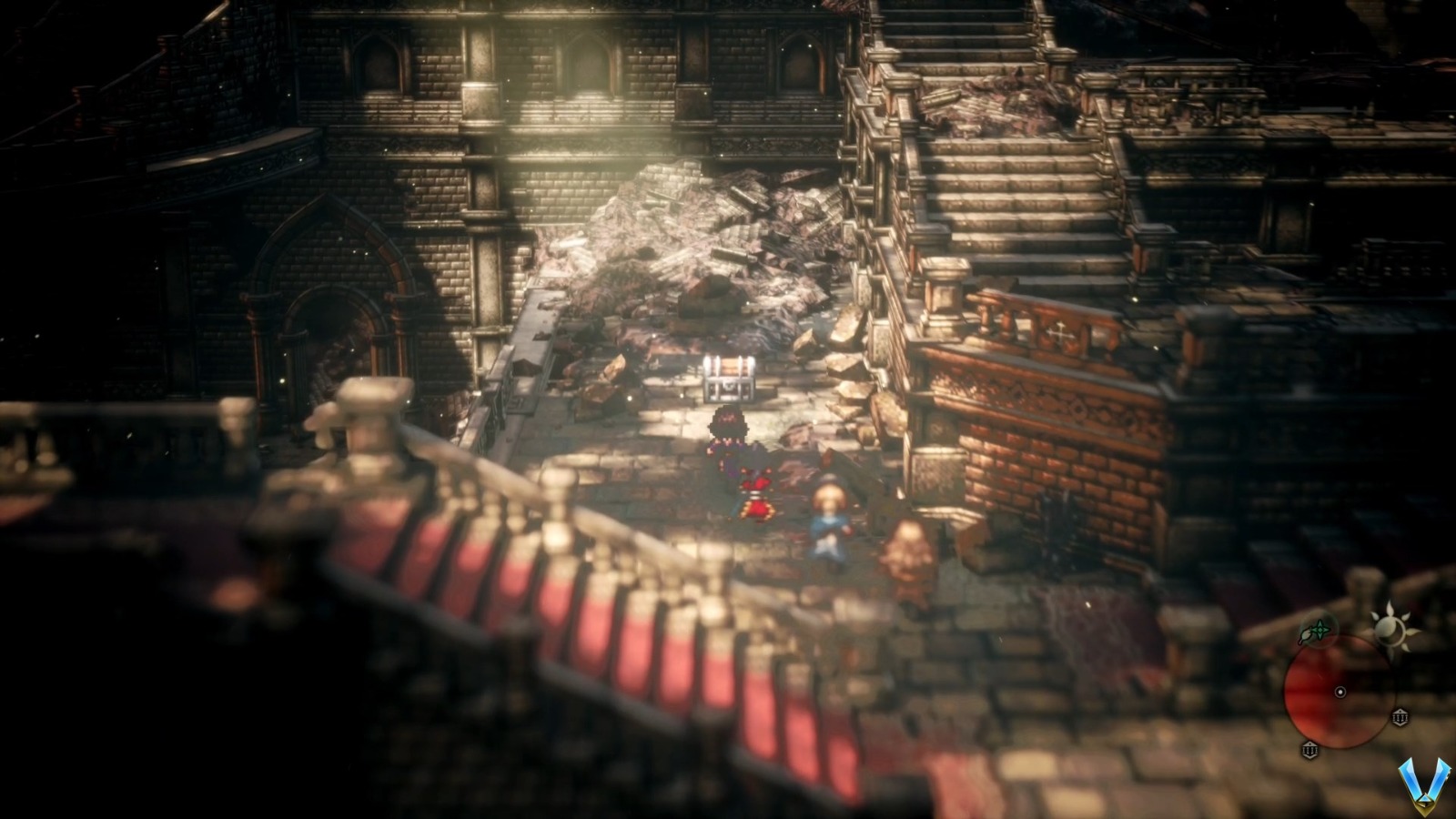Viewport: 1456px width, 819px height.
Task: Open the treasure chest near the rubble
Action: click(x=728, y=378)
